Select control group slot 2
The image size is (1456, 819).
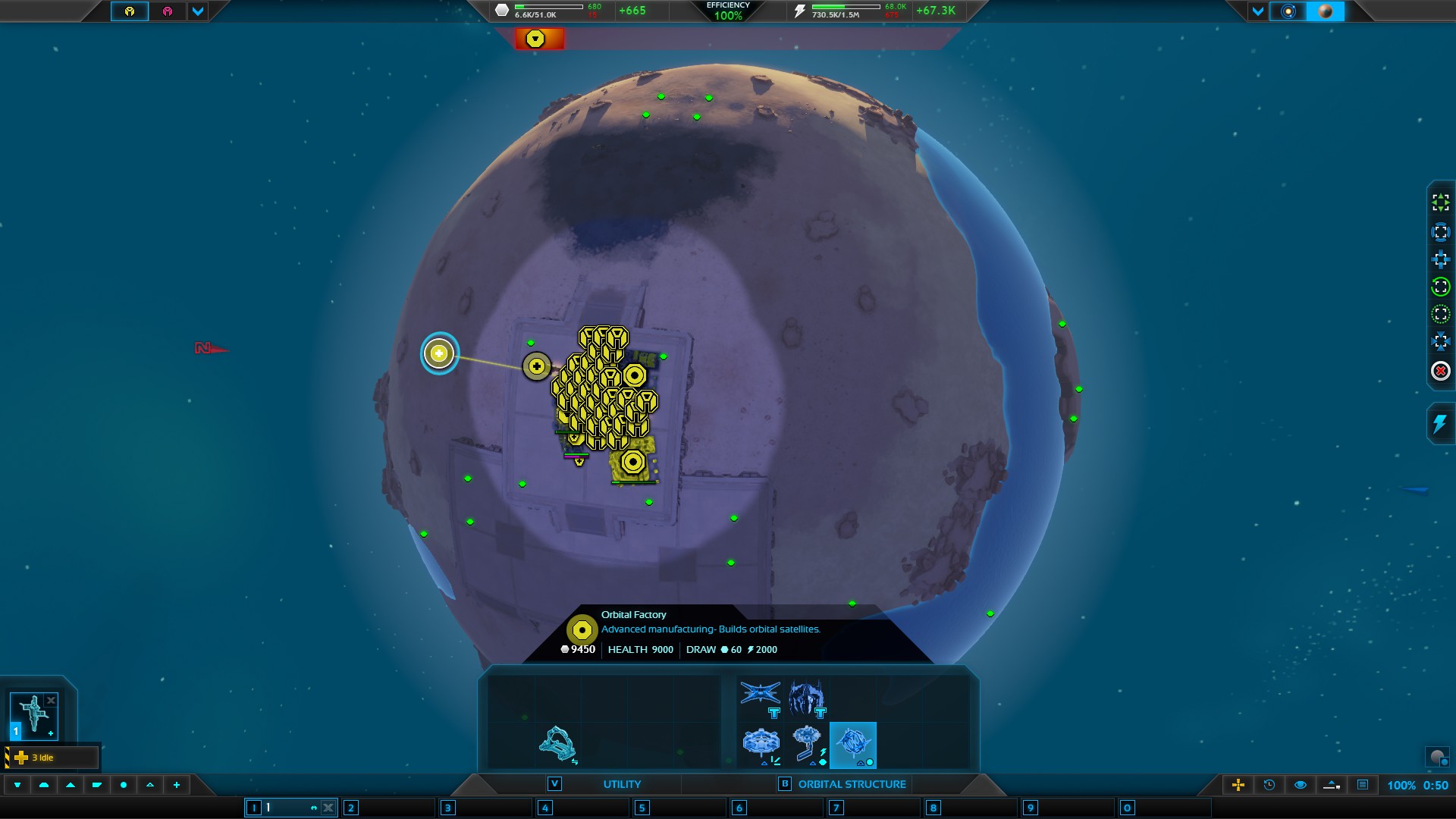[x=350, y=808]
